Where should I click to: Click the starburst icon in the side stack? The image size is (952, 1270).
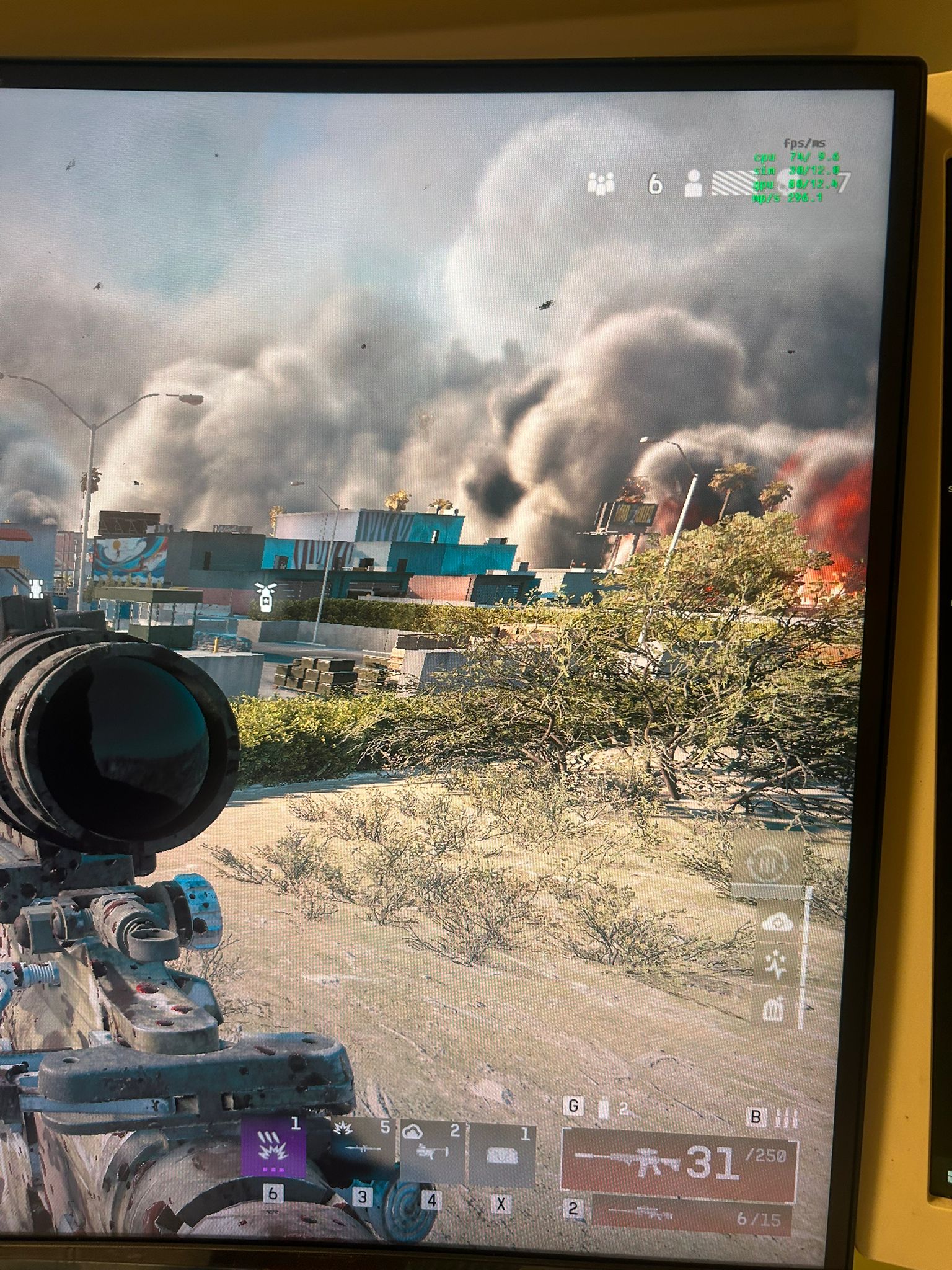[x=775, y=963]
